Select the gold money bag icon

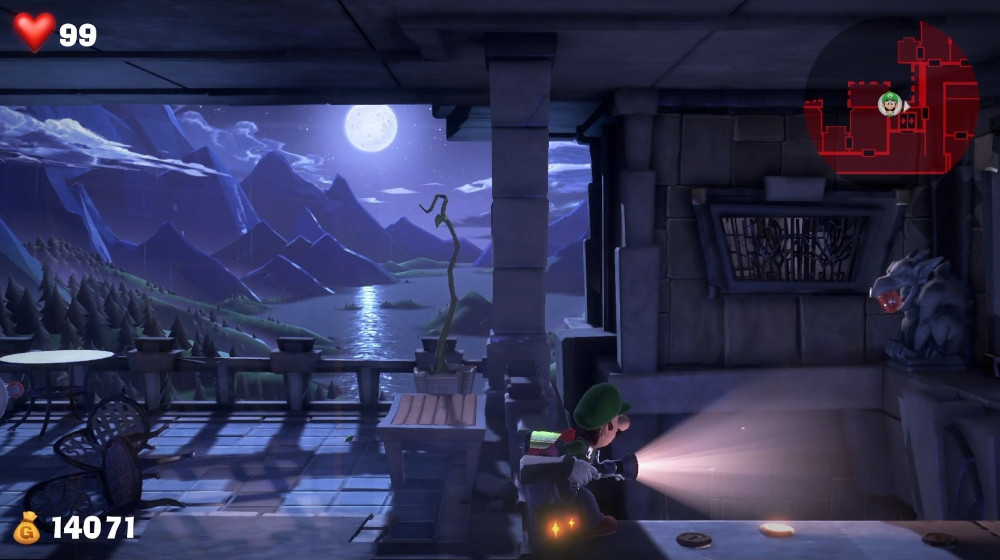click(27, 527)
